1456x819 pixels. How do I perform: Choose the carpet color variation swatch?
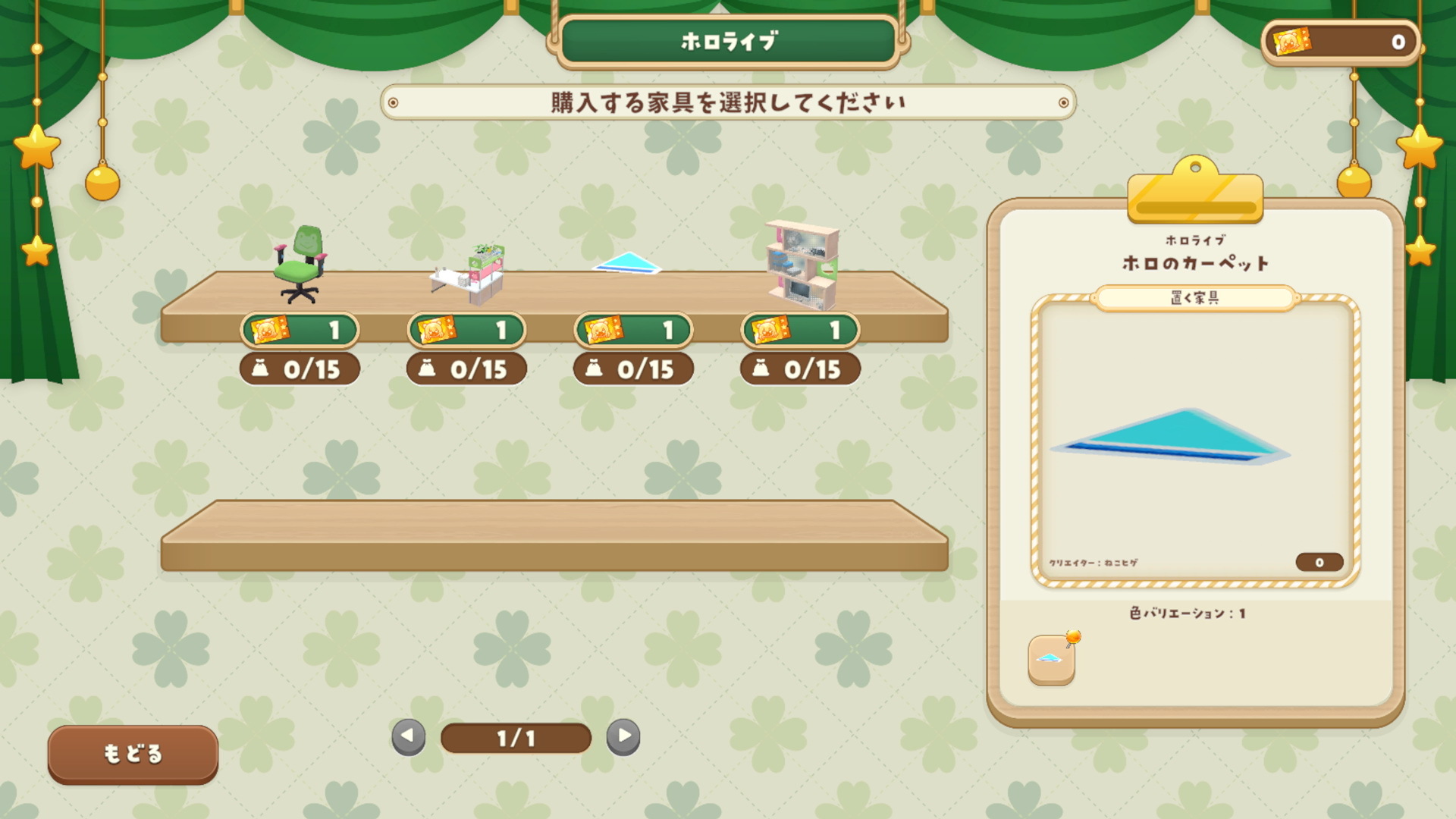click(1051, 659)
